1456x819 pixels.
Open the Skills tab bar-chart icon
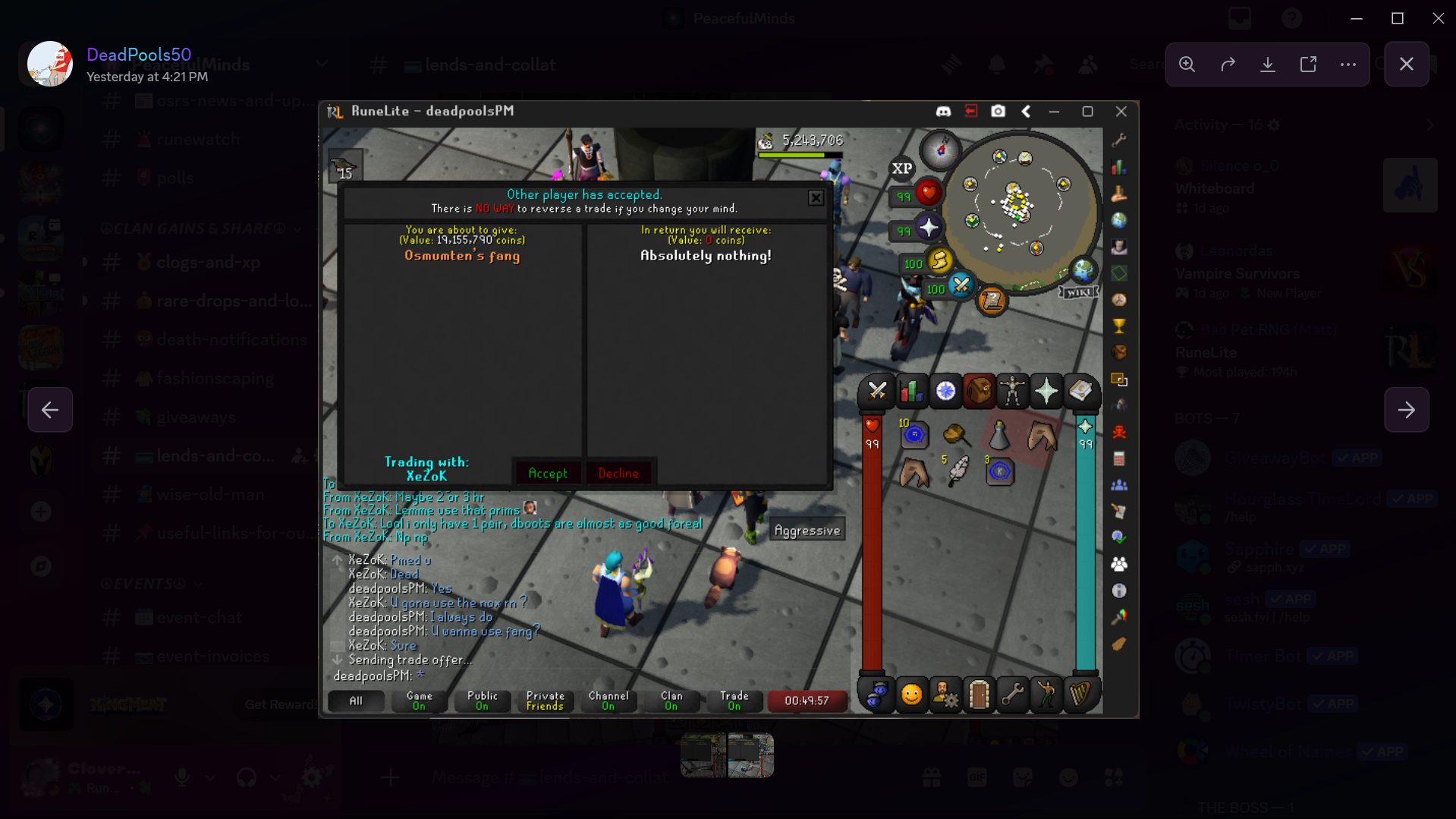[911, 391]
